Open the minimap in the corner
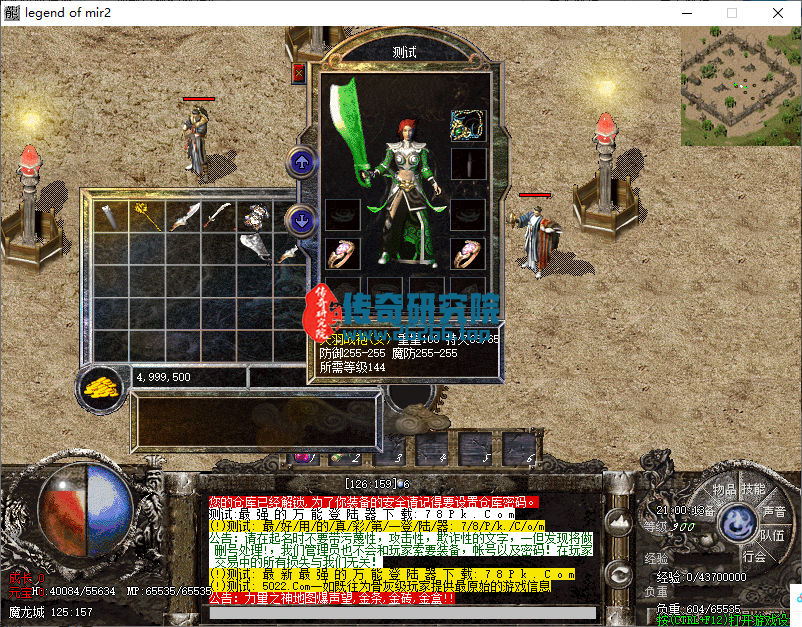This screenshot has width=802, height=627. point(741,86)
